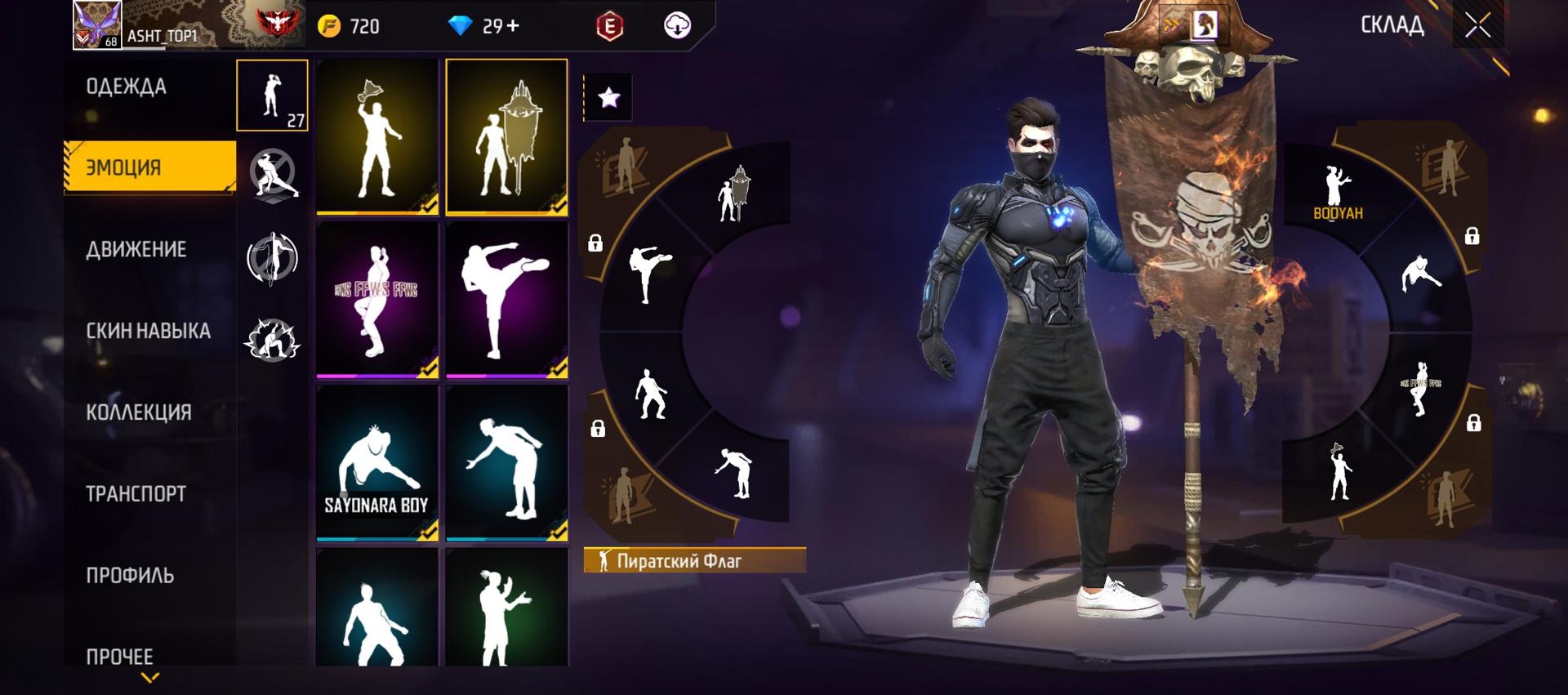Pick the high kick emote tile
Screen dimensions: 1568x695
[506, 300]
